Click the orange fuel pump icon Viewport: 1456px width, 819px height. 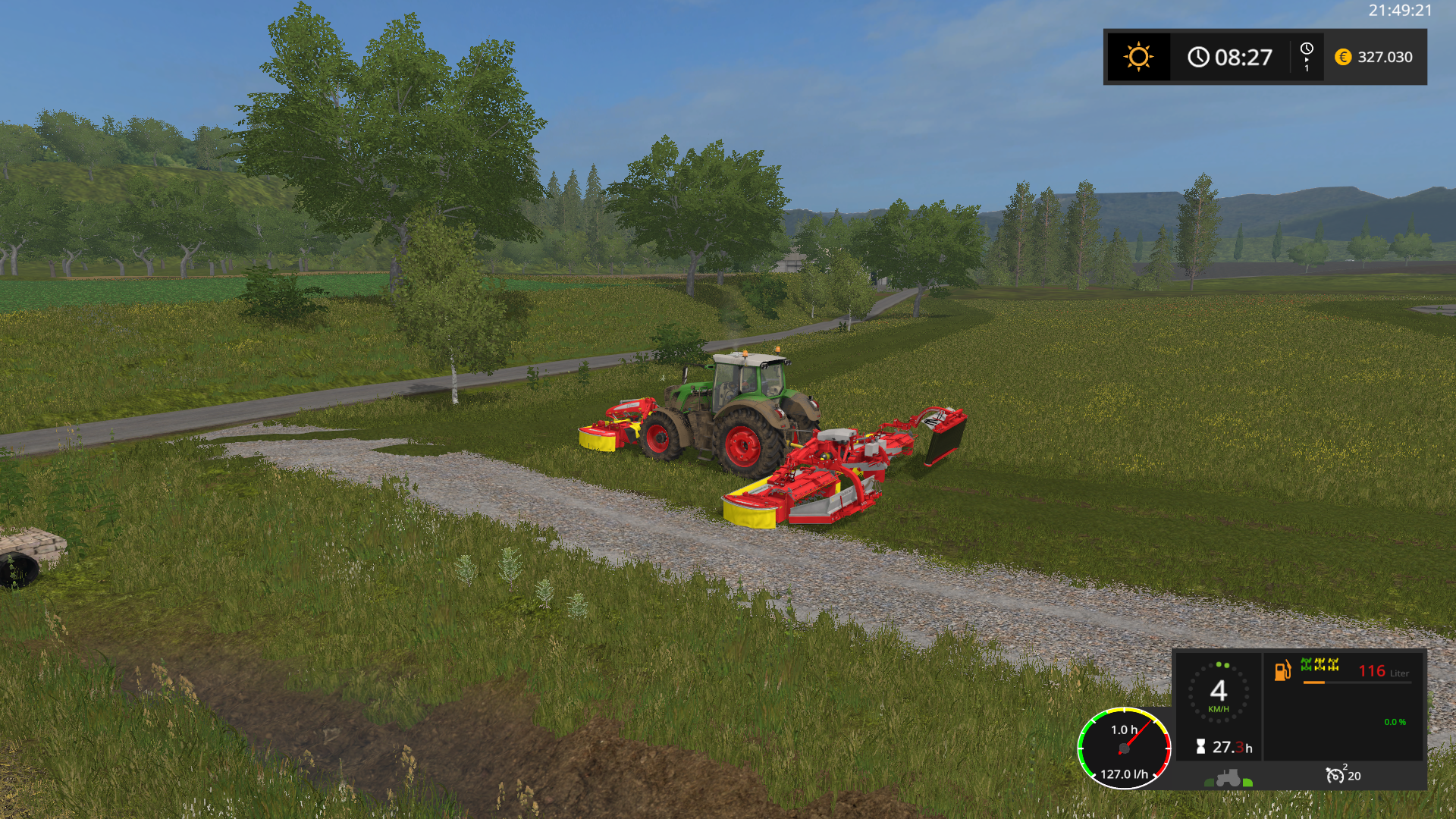click(x=1282, y=670)
